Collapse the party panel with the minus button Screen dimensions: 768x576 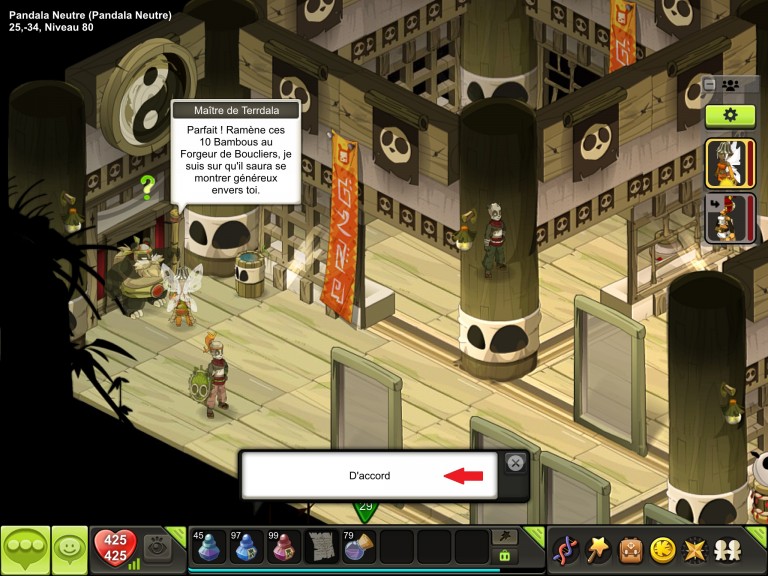[709, 85]
